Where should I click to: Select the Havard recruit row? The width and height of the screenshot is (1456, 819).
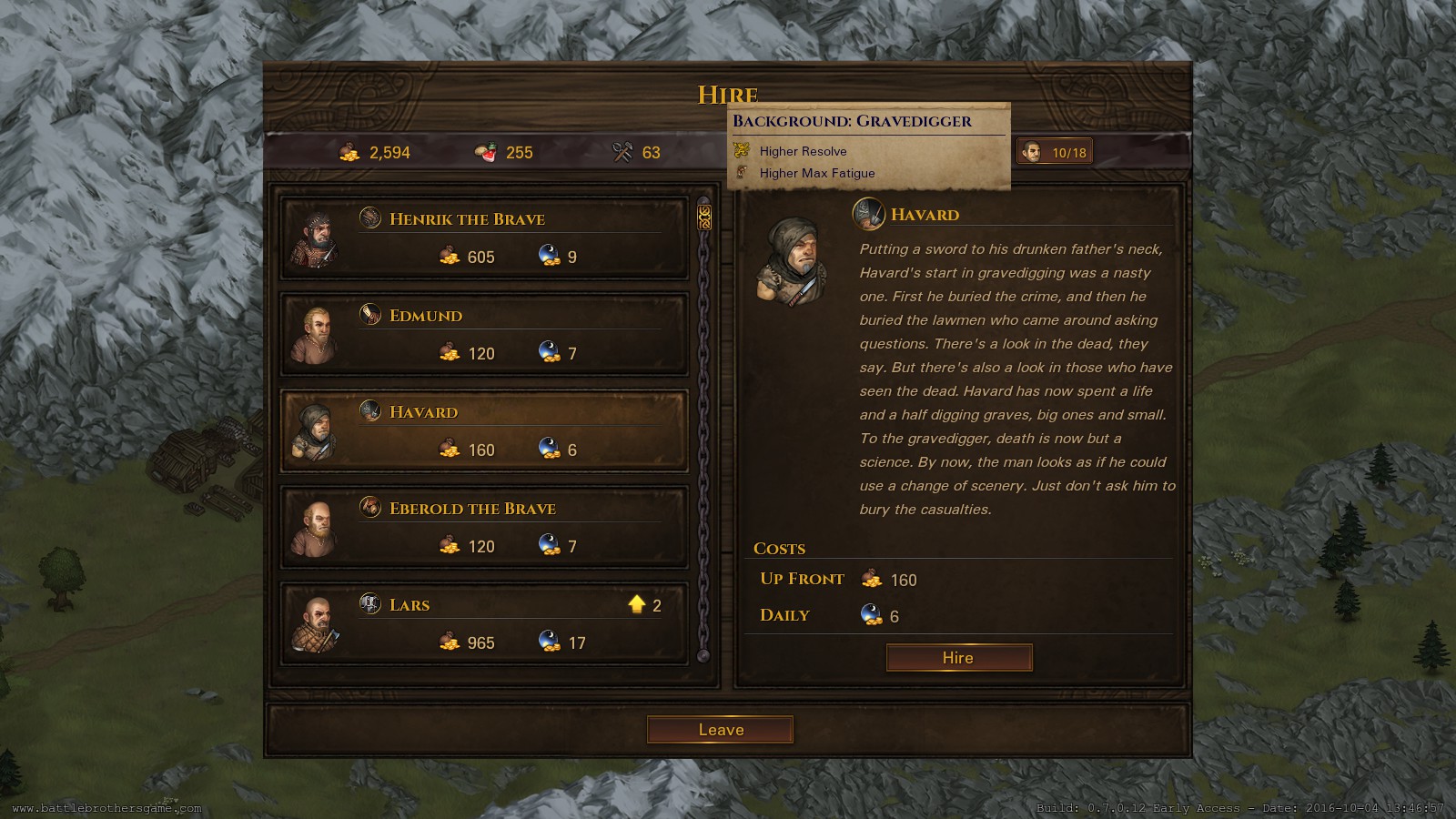click(484, 431)
